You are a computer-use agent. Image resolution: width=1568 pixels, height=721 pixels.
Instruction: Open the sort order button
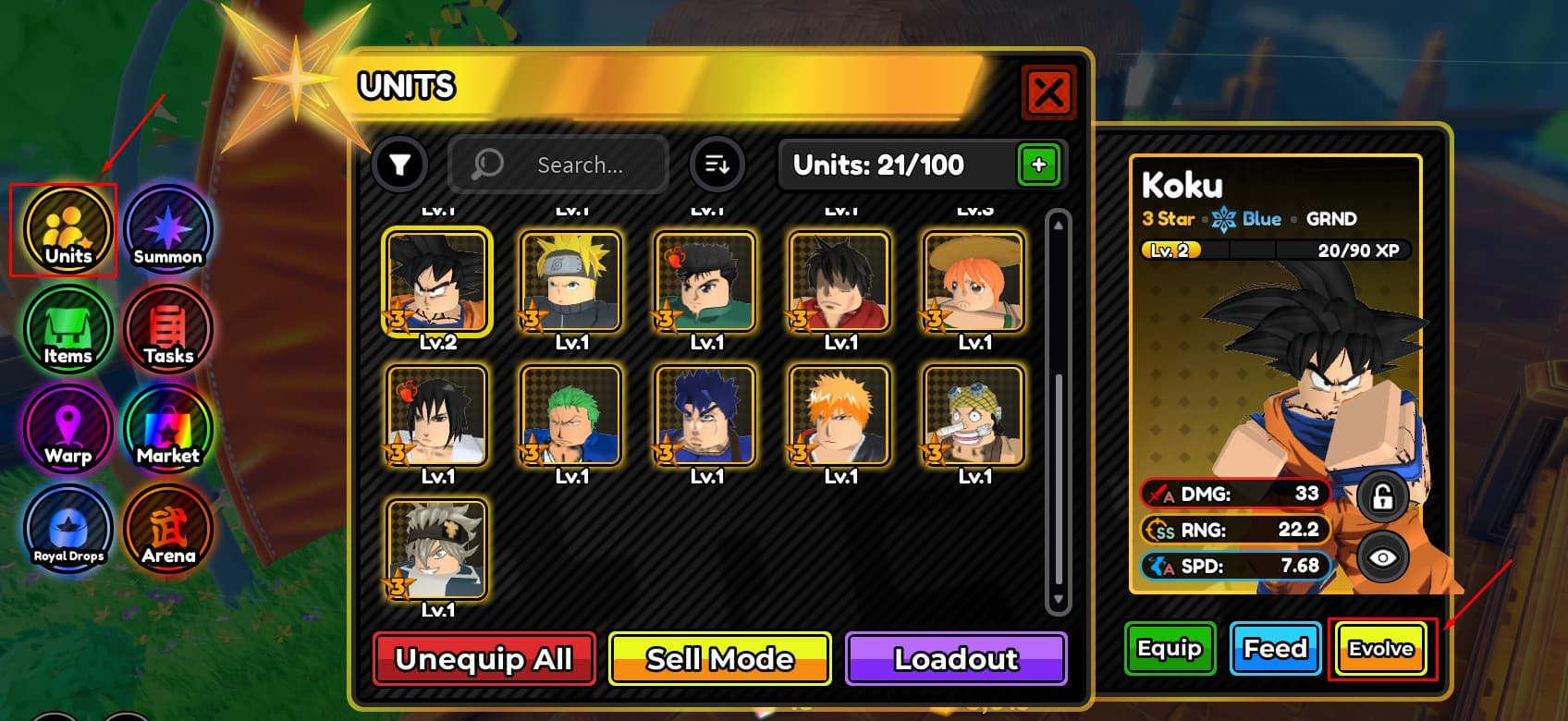tap(717, 165)
